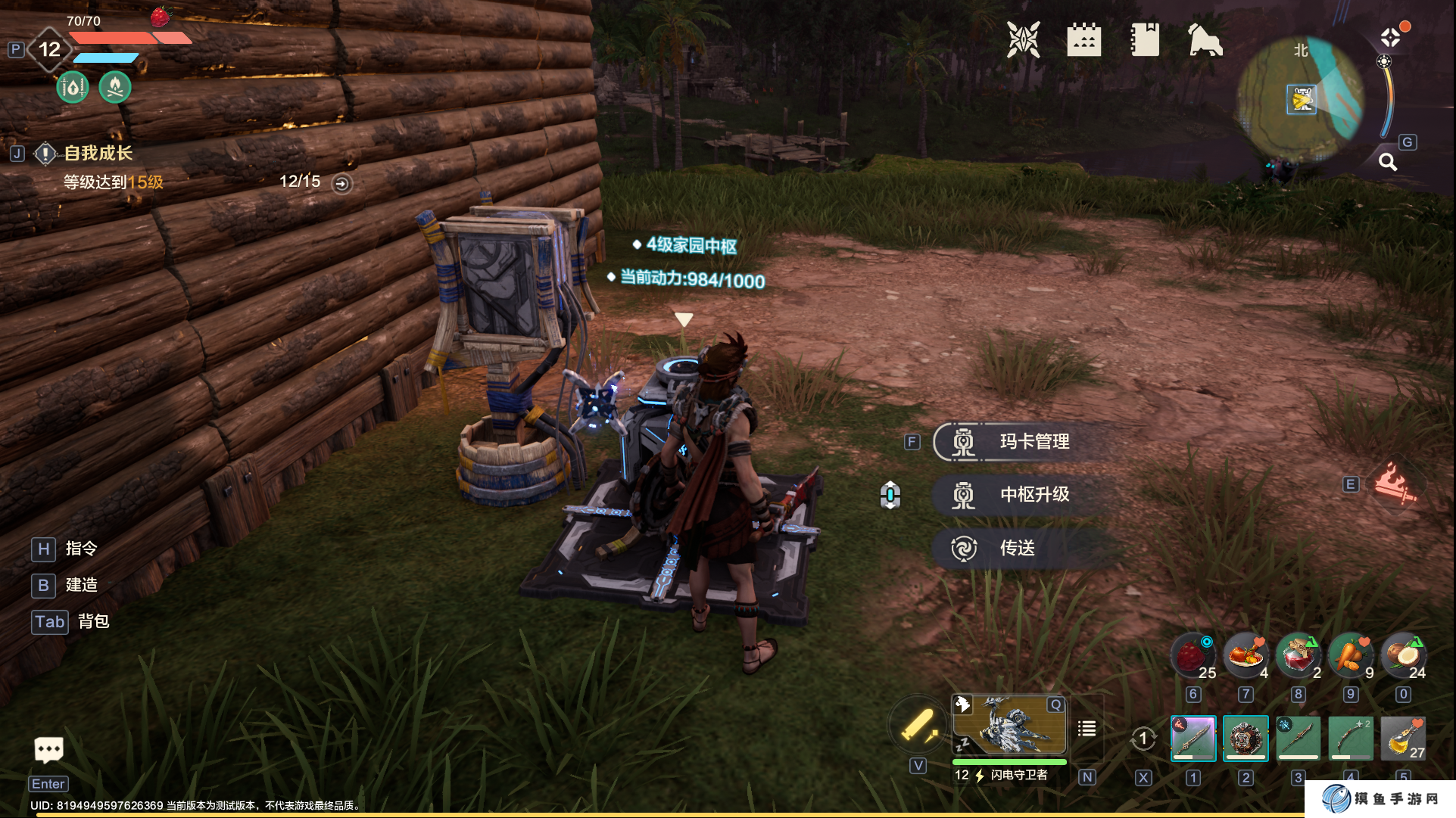Select the yellow potion flask slot

[x=1403, y=738]
